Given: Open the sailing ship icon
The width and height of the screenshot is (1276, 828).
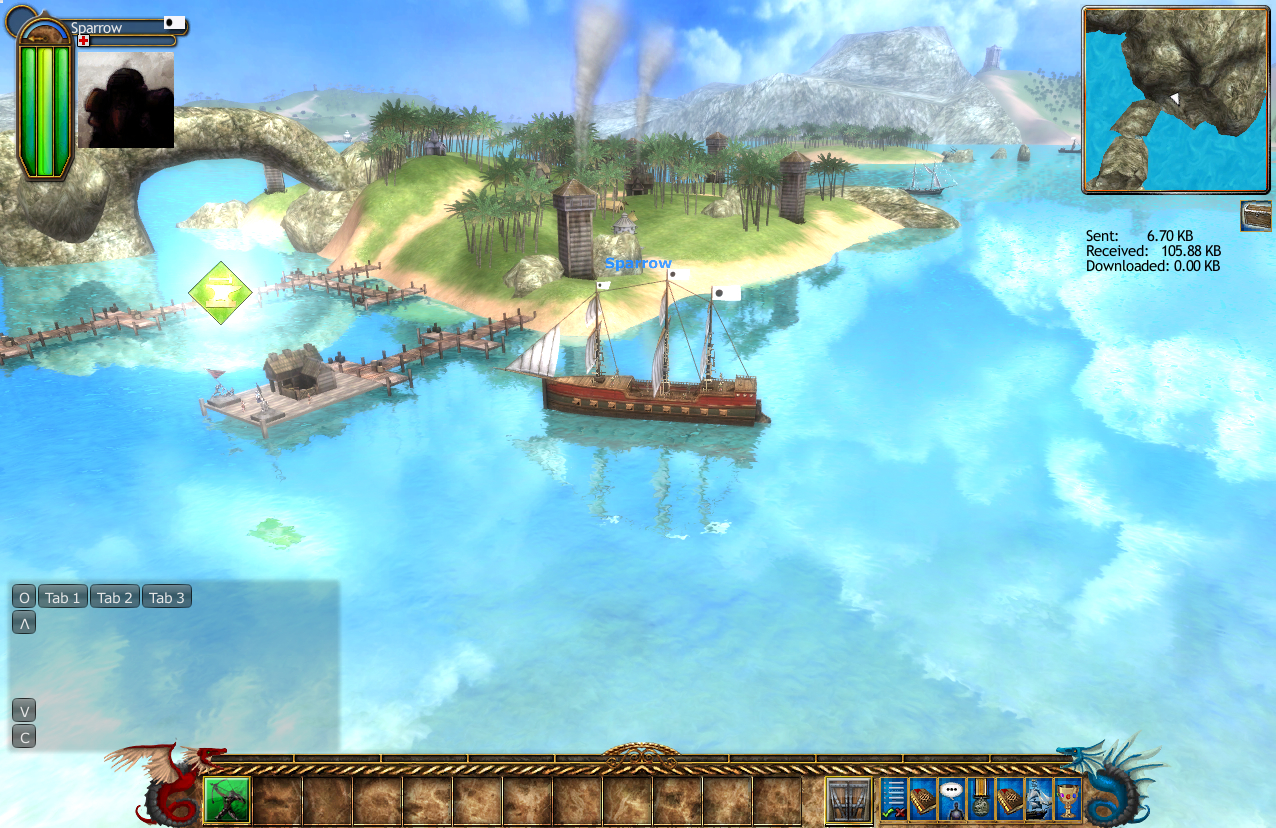Looking at the screenshot, I should 1039,800.
